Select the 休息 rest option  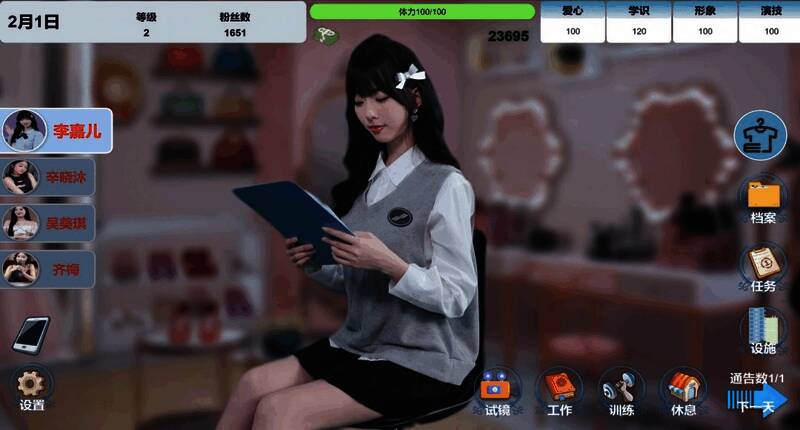(x=683, y=391)
